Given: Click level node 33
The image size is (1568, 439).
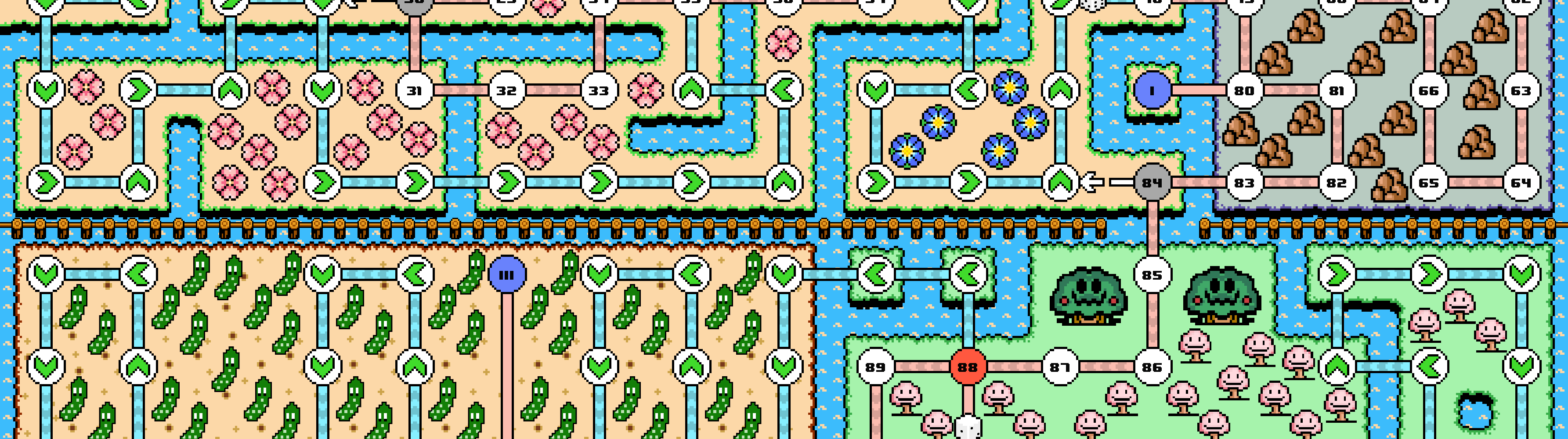Looking at the screenshot, I should 599,90.
